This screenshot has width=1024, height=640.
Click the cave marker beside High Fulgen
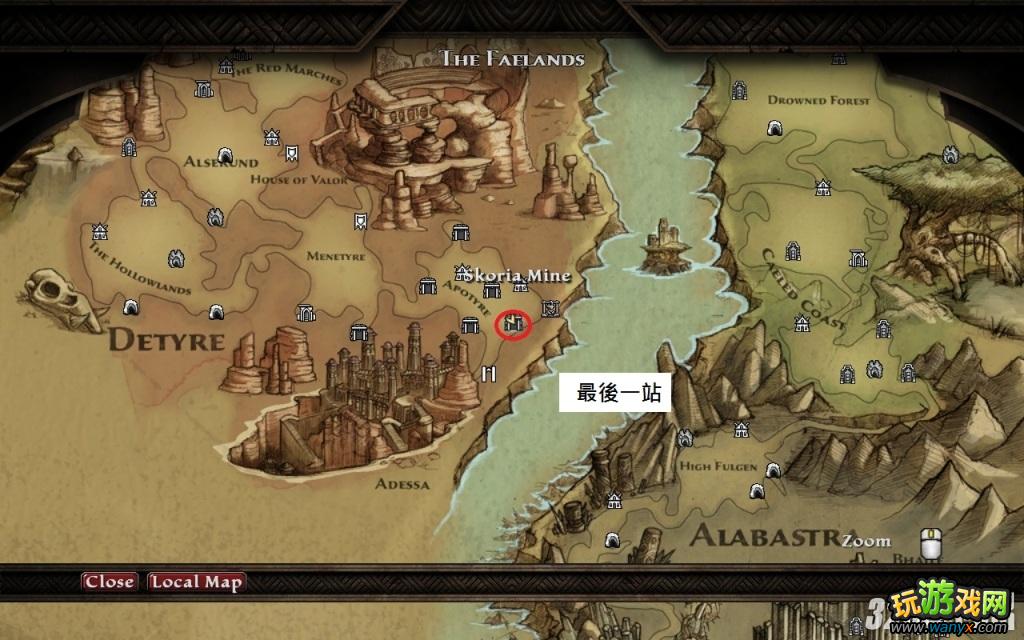point(772,470)
